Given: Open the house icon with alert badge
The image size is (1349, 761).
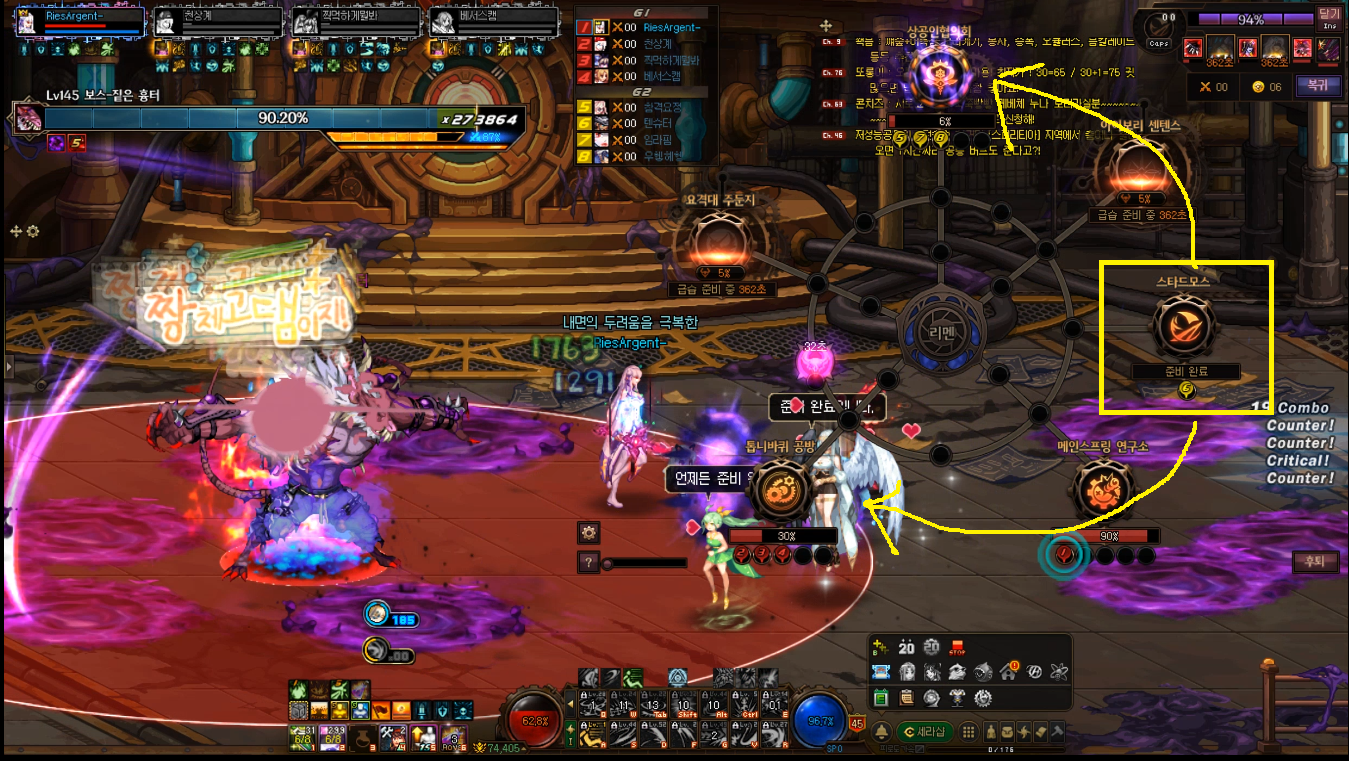Looking at the screenshot, I should (x=1008, y=672).
